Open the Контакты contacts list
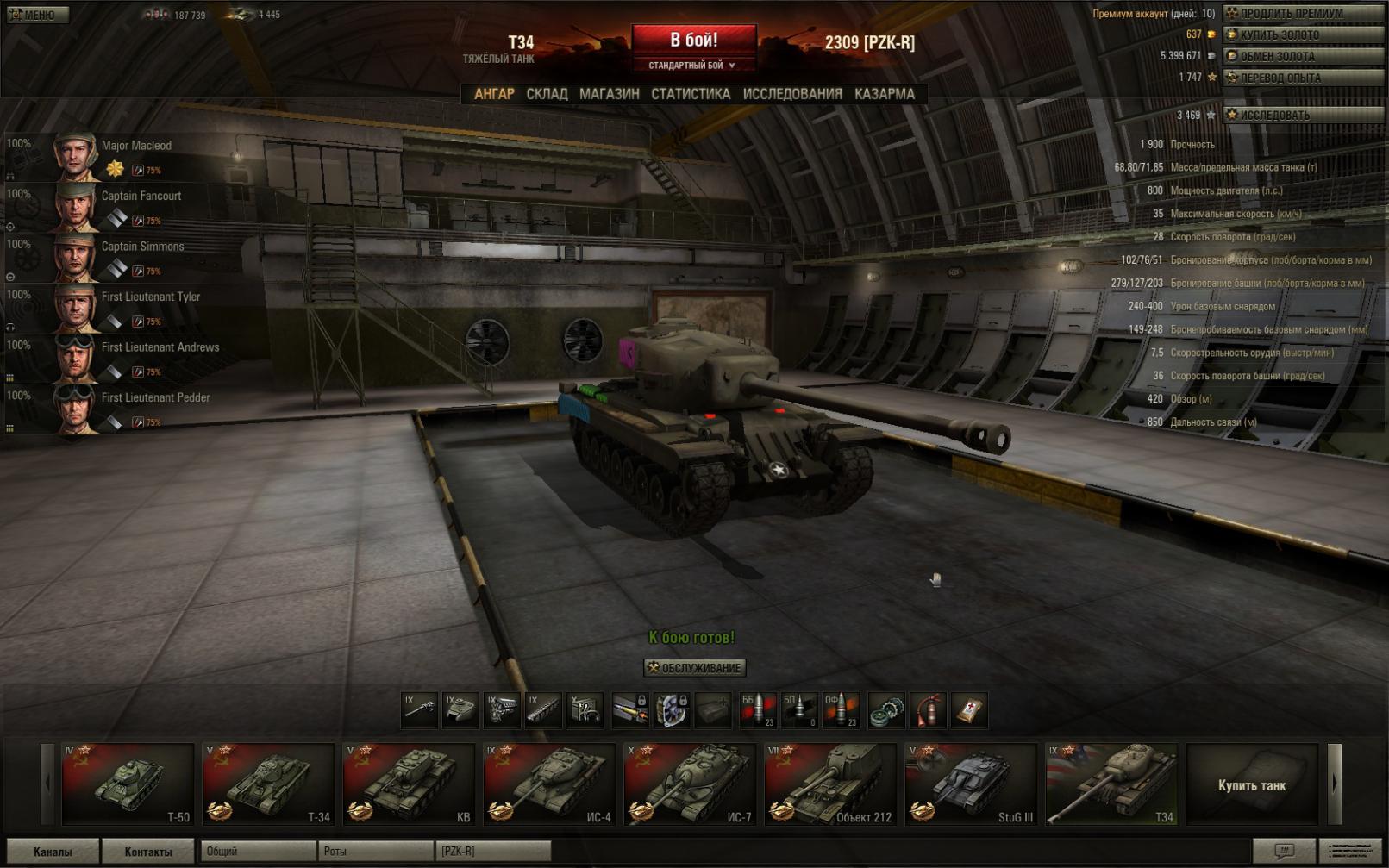Screen dimensions: 1389x868 (x=147, y=852)
